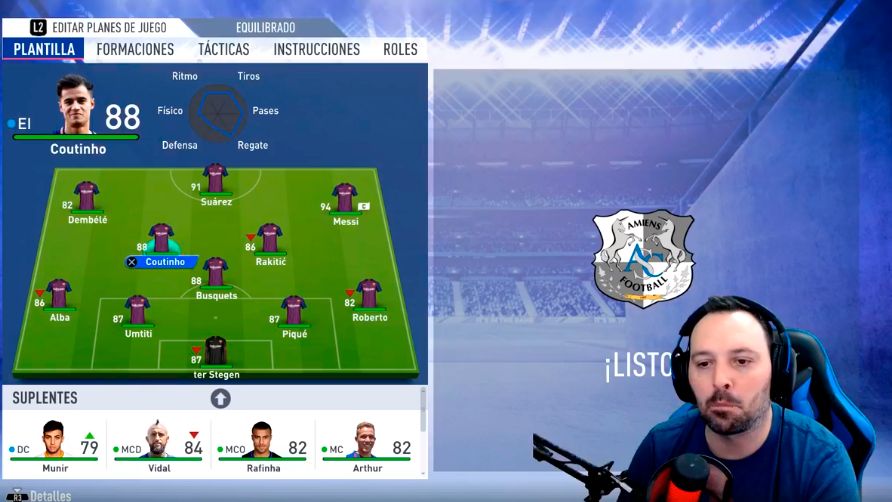This screenshot has width=892, height=502.
Task: Open the Tácticas tab
Action: click(x=223, y=49)
